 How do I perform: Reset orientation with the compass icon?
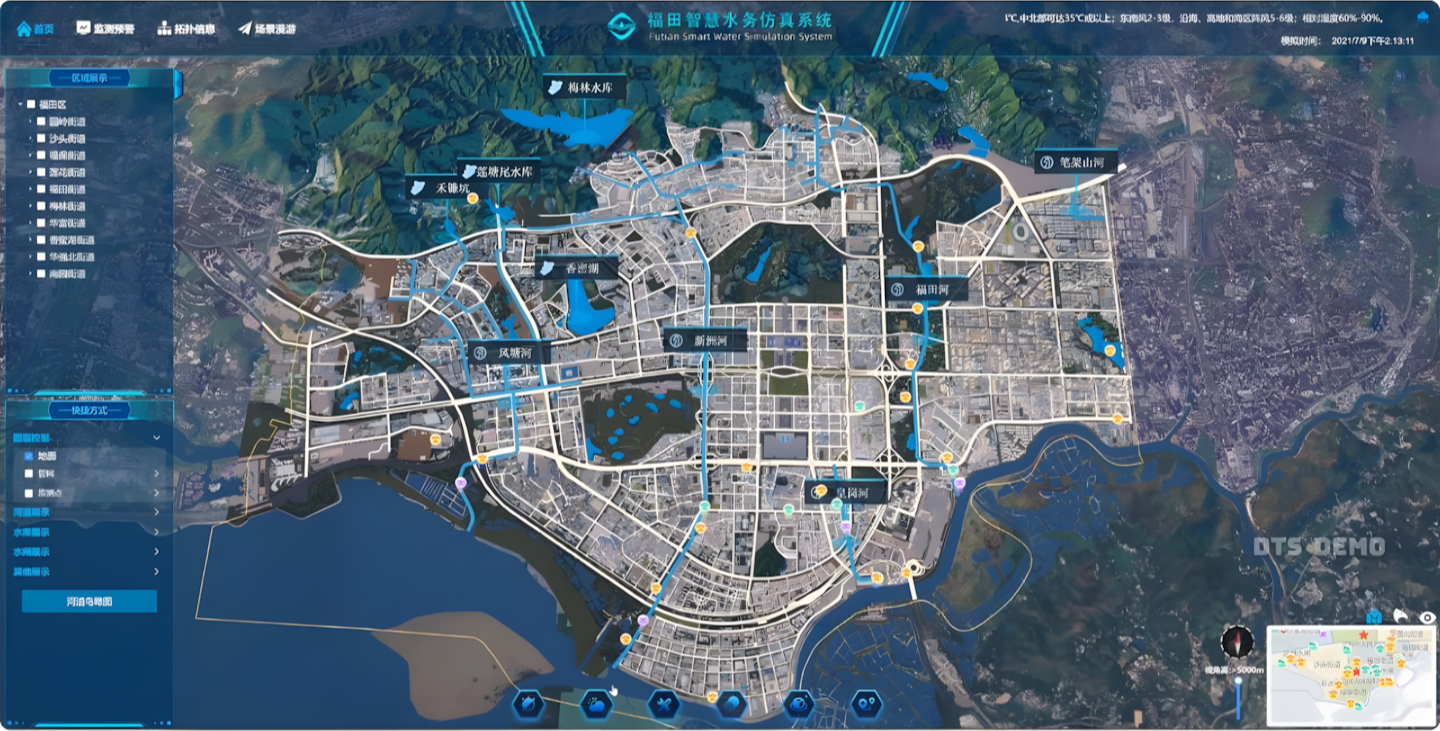tap(1237, 641)
